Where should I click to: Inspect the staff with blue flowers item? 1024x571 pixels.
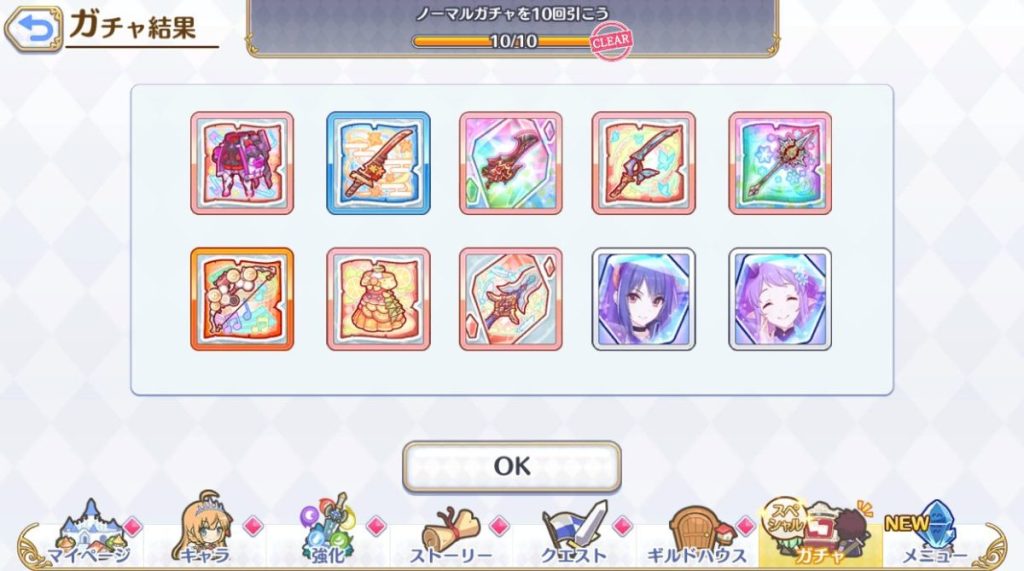point(780,163)
